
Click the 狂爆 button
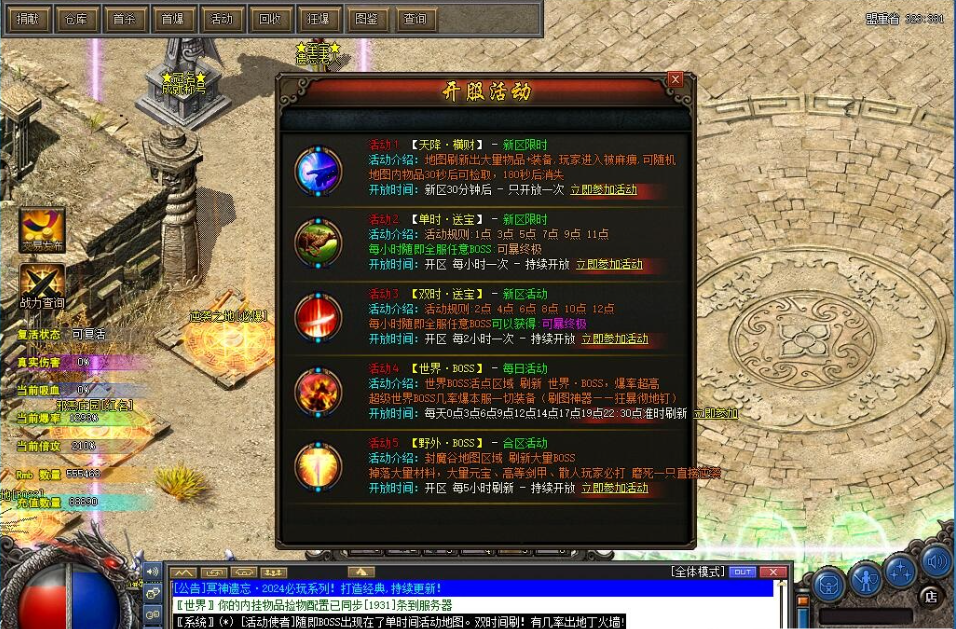pos(317,19)
